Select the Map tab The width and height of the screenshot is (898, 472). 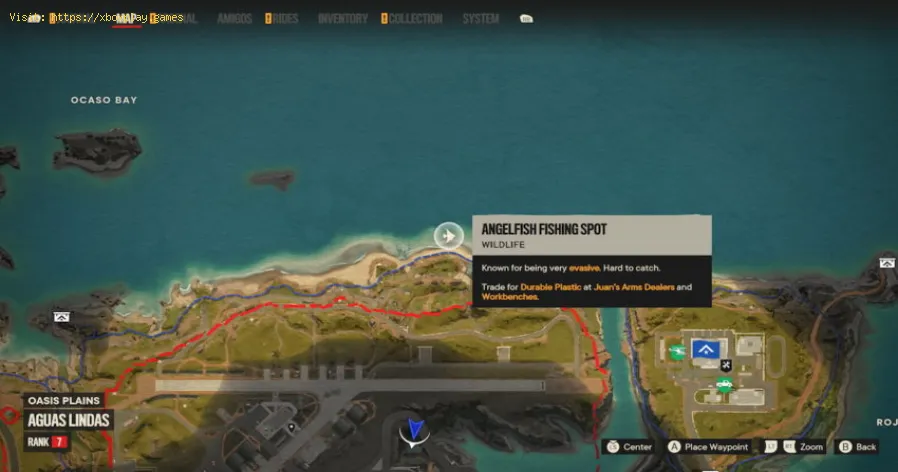click(x=126, y=18)
